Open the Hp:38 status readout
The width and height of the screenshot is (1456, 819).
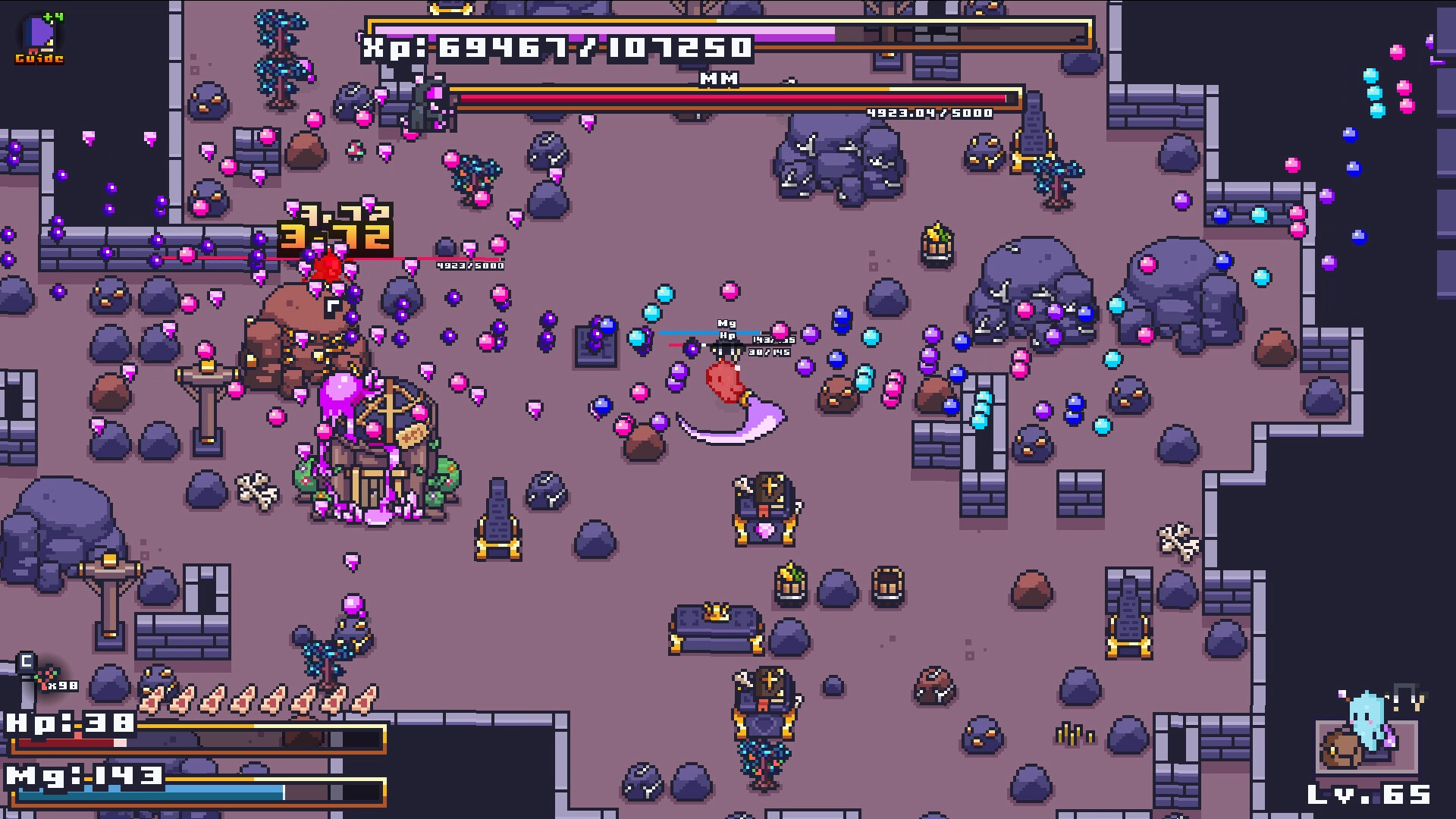tap(73, 724)
